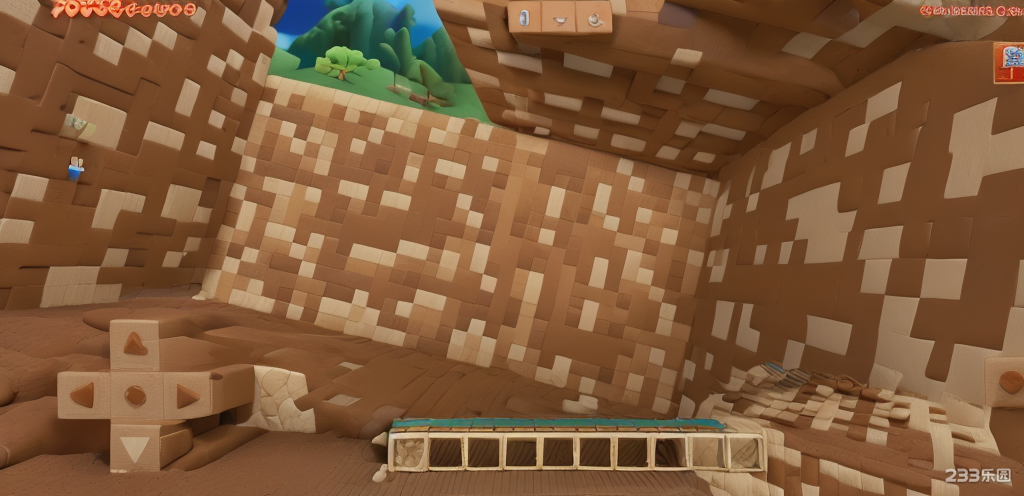Tap the round center D-pad button
This screenshot has height=496, width=1024.
click(135, 396)
